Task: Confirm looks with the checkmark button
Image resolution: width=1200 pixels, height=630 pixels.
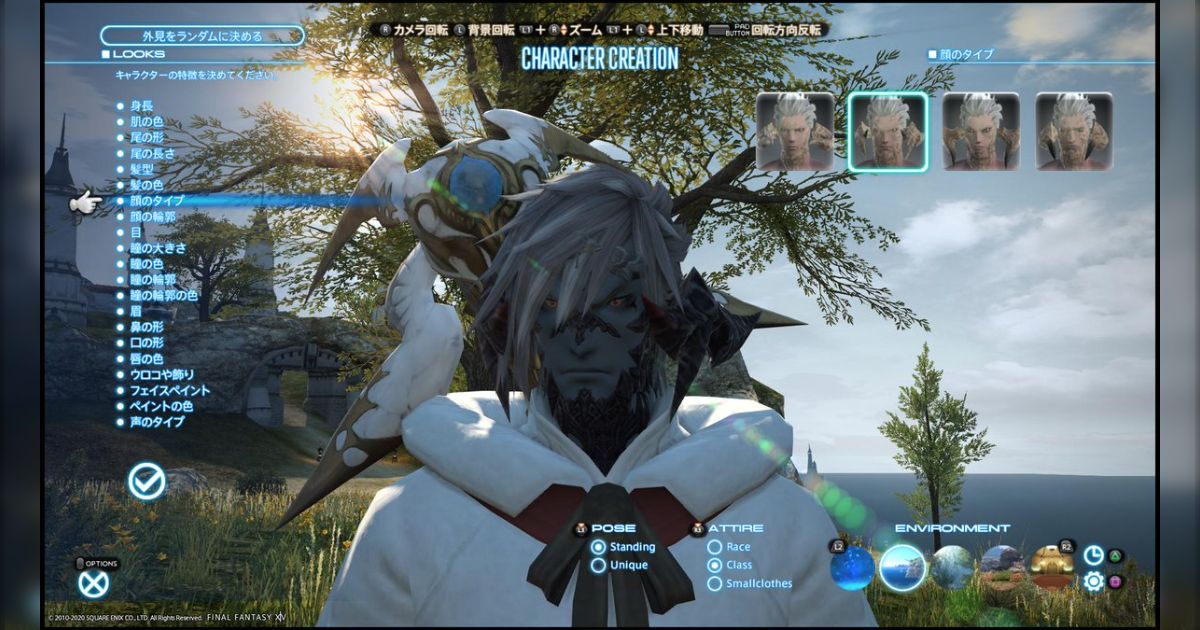Action: (147, 482)
